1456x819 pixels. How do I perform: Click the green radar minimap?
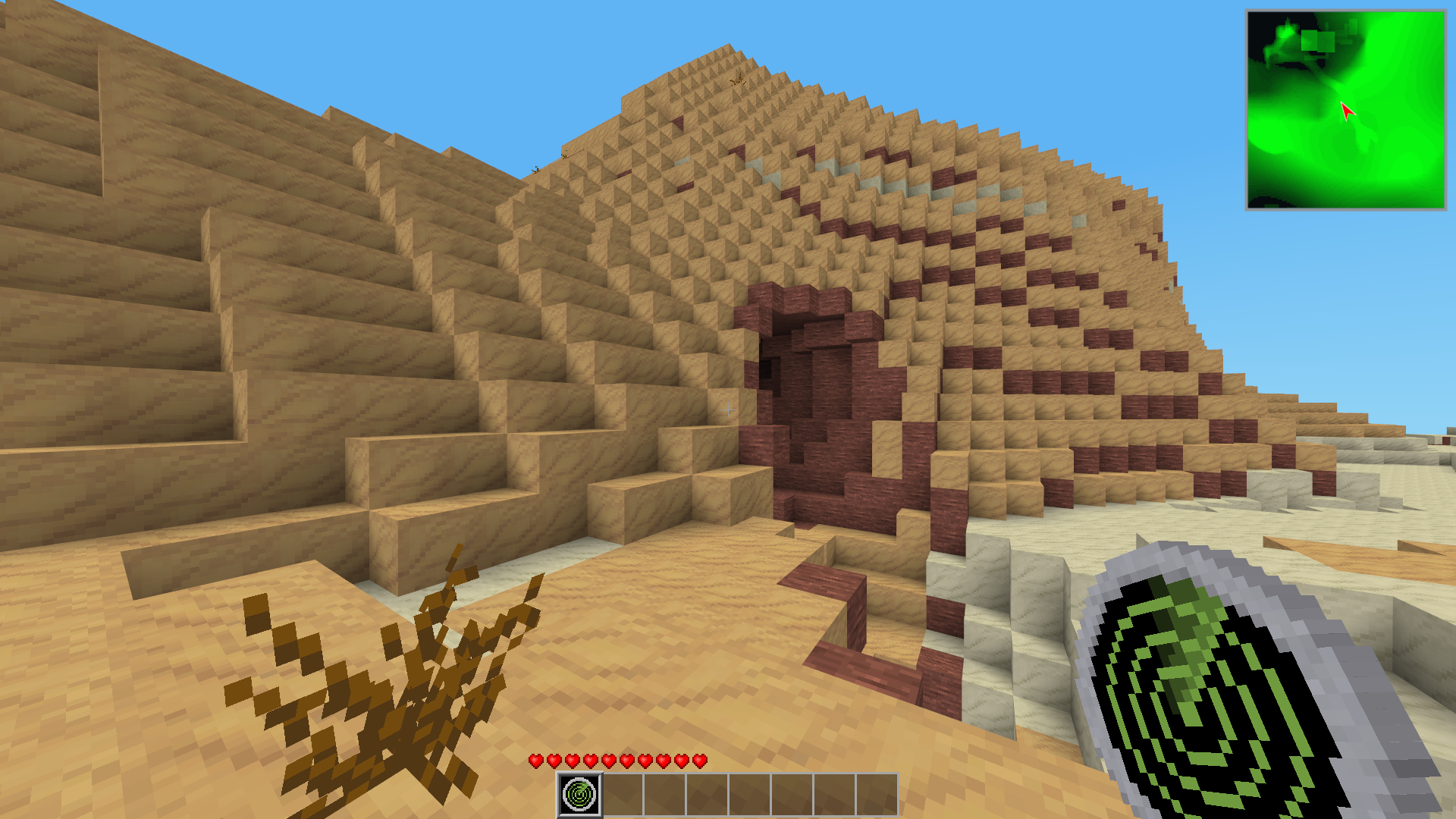click(x=1346, y=110)
